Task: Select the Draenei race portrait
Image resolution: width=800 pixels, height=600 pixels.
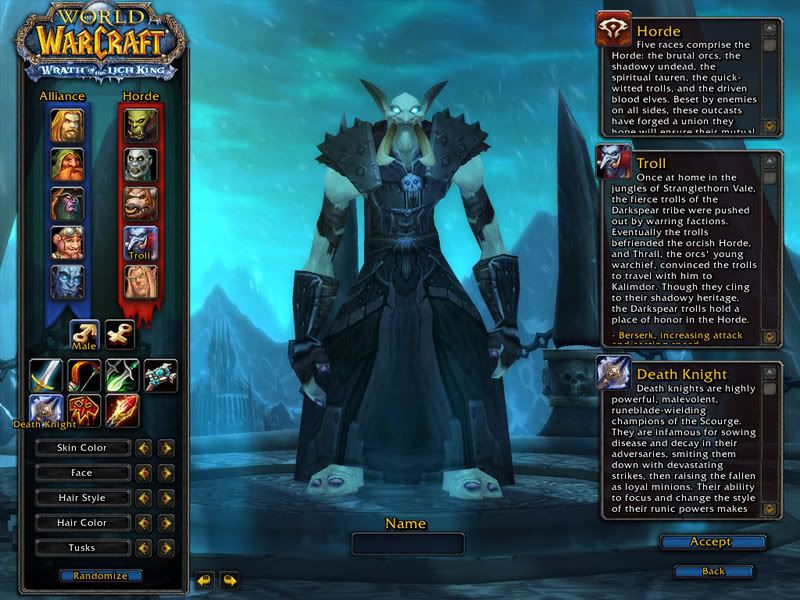Action: click(67, 281)
